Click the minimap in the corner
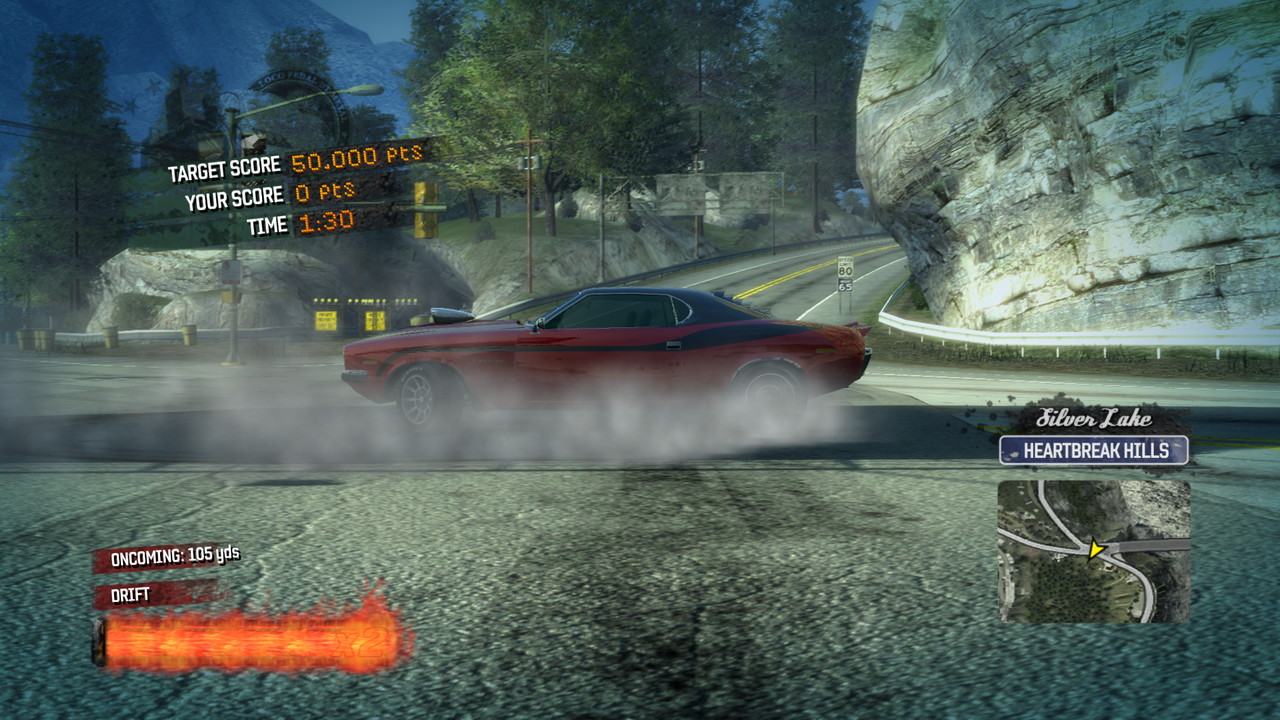Viewport: 1280px width, 720px height. [x=1094, y=552]
